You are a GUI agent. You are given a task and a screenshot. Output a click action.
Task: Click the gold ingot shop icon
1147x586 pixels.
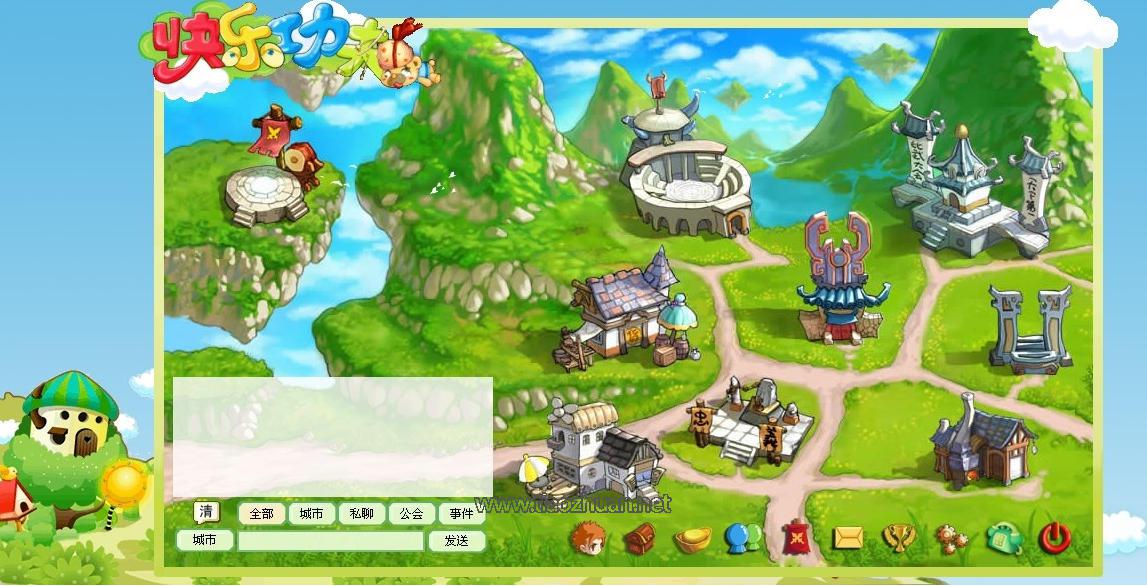(692, 540)
